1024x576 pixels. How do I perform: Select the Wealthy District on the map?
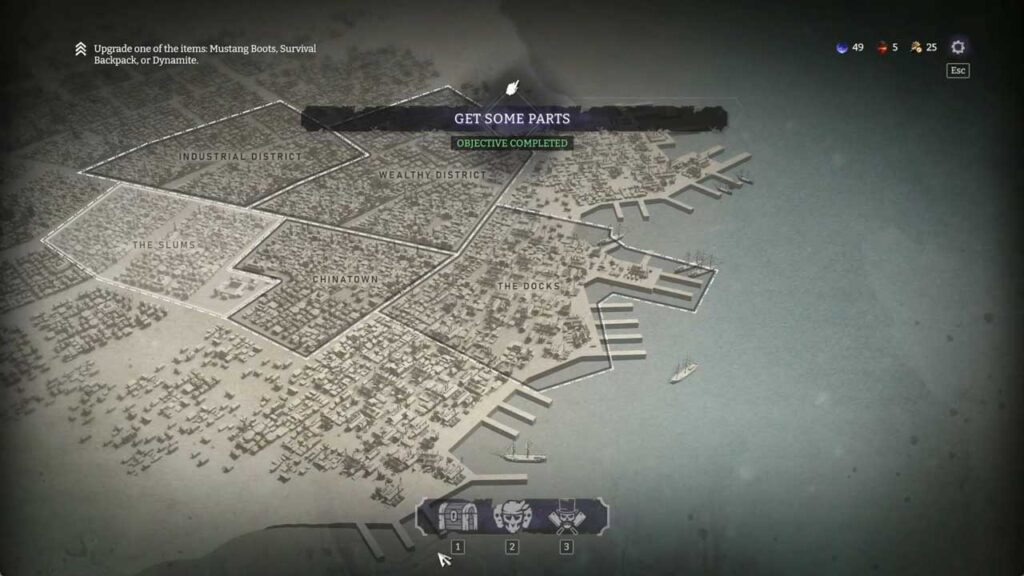coord(432,176)
